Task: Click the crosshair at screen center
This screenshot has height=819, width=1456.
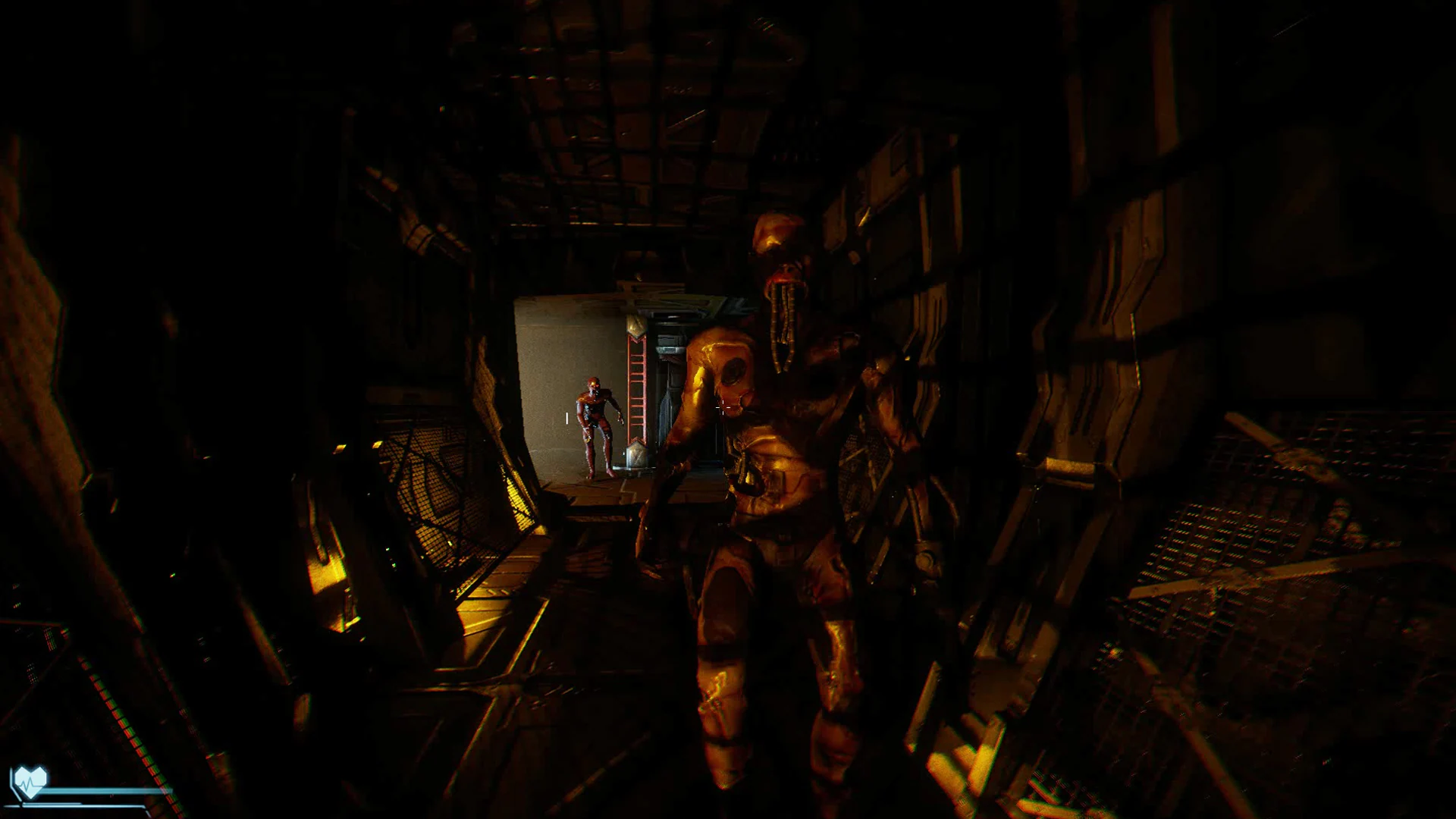Action: (722, 407)
